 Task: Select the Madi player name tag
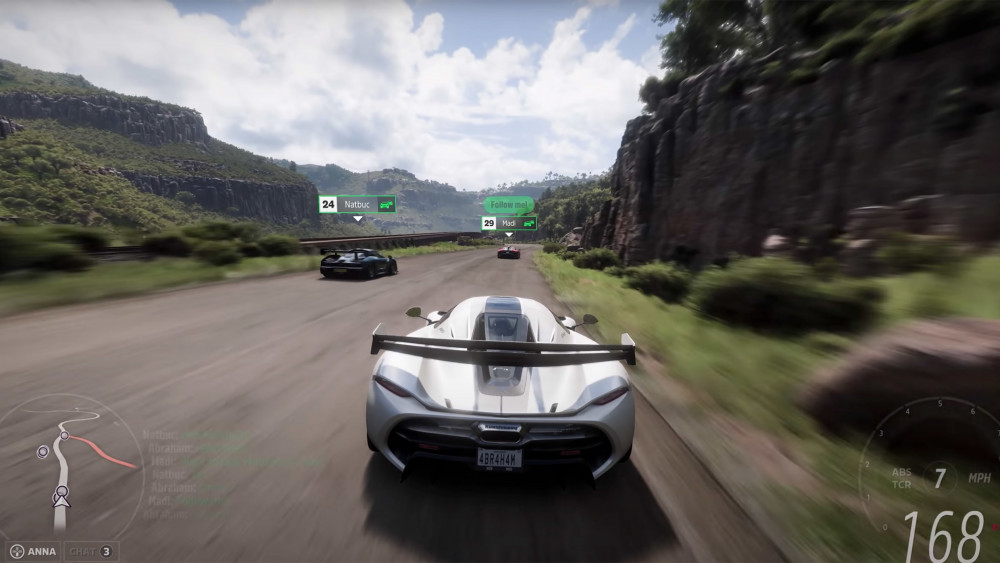(x=509, y=223)
